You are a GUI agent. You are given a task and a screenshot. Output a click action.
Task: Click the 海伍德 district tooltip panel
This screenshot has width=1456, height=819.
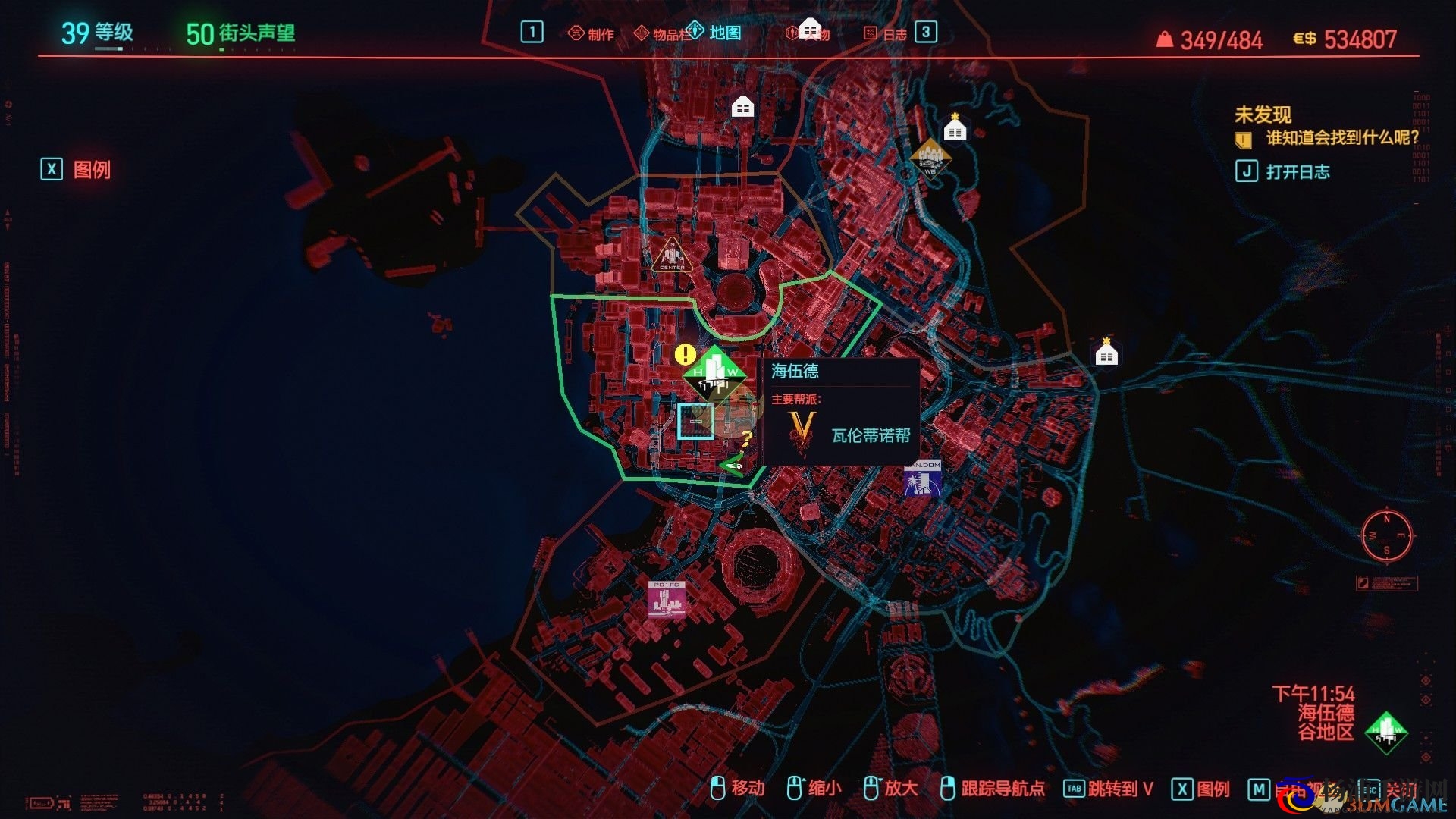[x=840, y=411]
